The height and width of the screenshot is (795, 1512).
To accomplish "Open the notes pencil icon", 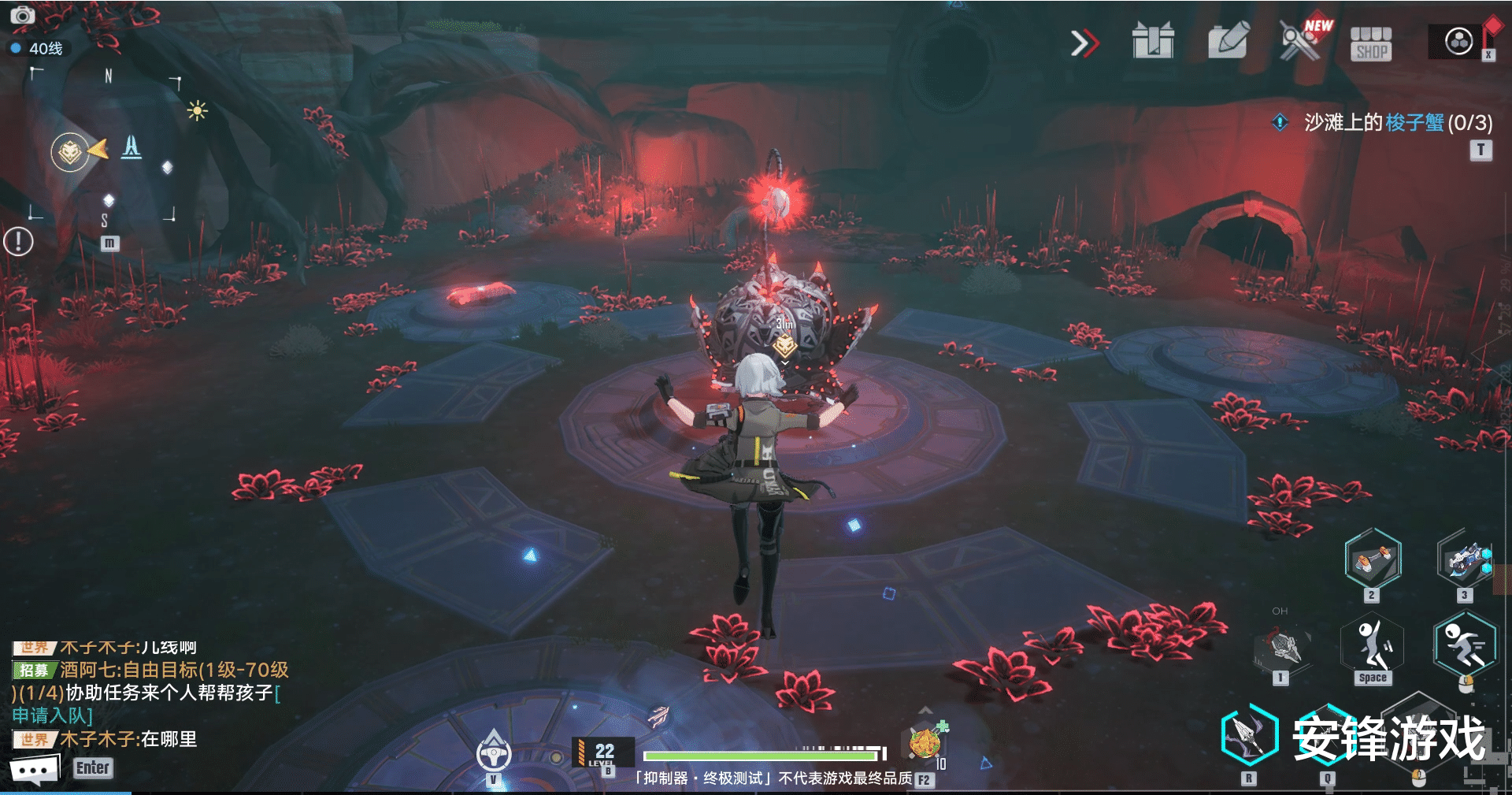I will click(x=1228, y=41).
